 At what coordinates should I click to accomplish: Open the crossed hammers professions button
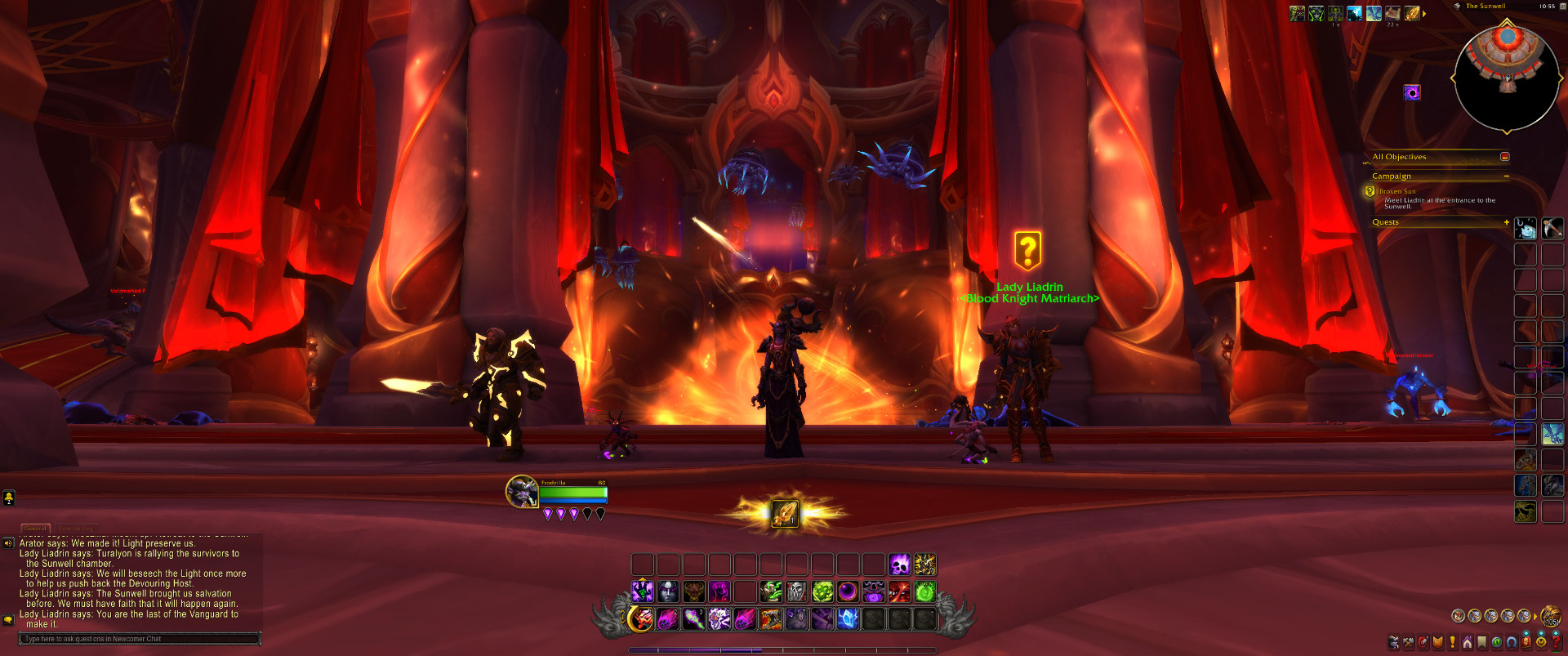[x=1408, y=642]
